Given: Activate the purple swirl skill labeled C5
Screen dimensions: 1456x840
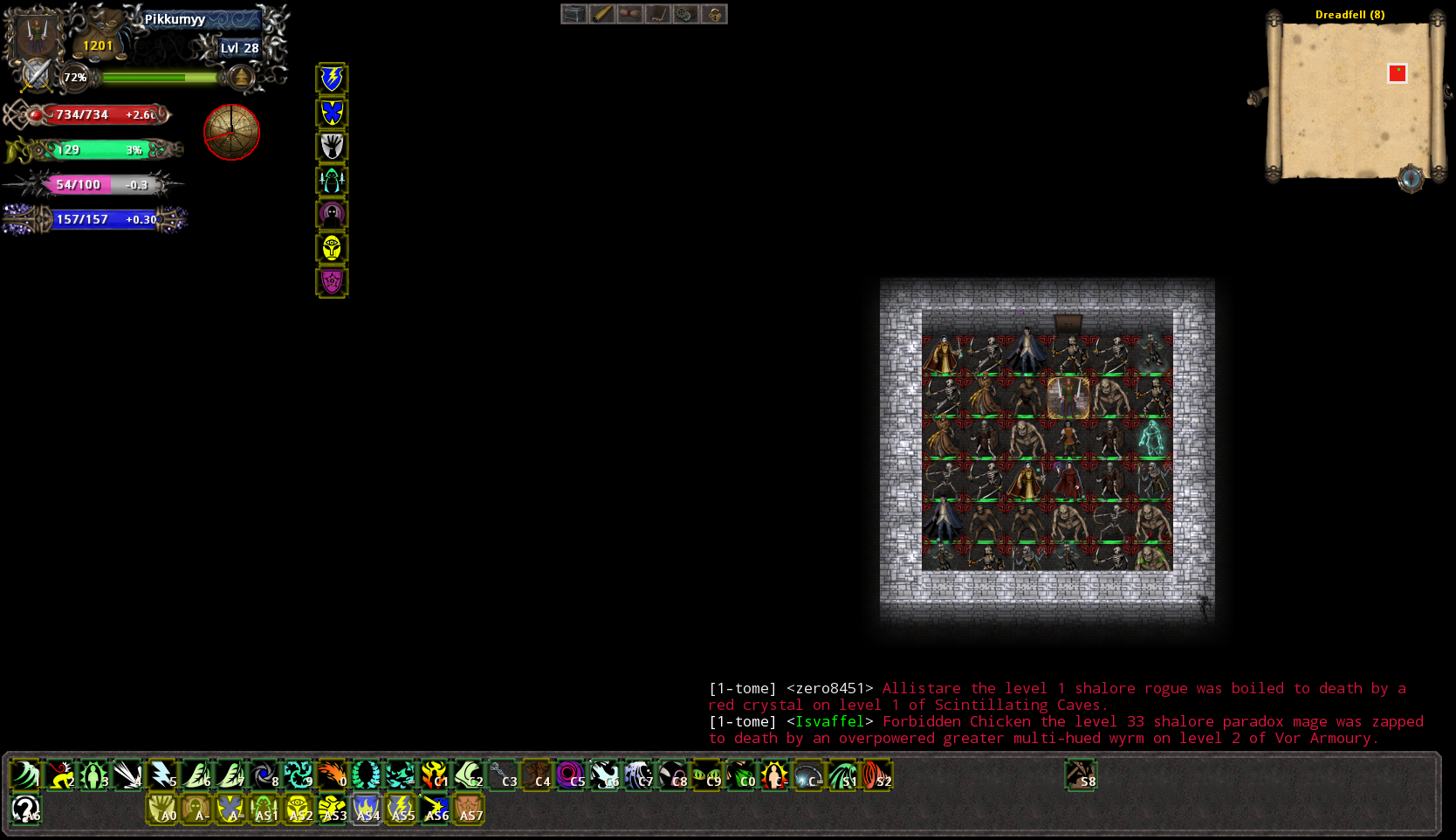Looking at the screenshot, I should 571,775.
